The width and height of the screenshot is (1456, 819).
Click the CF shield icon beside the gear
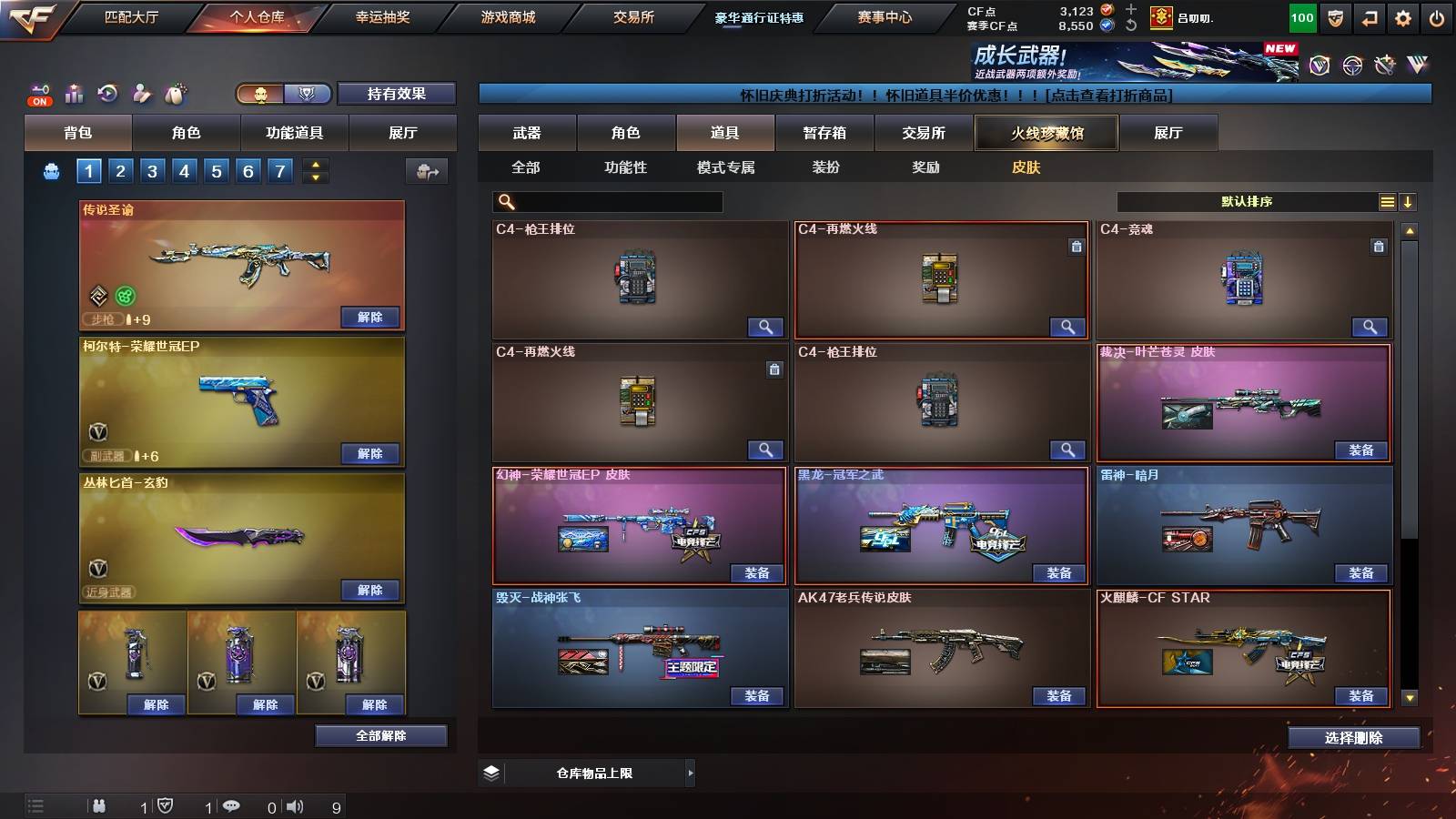tap(1335, 18)
